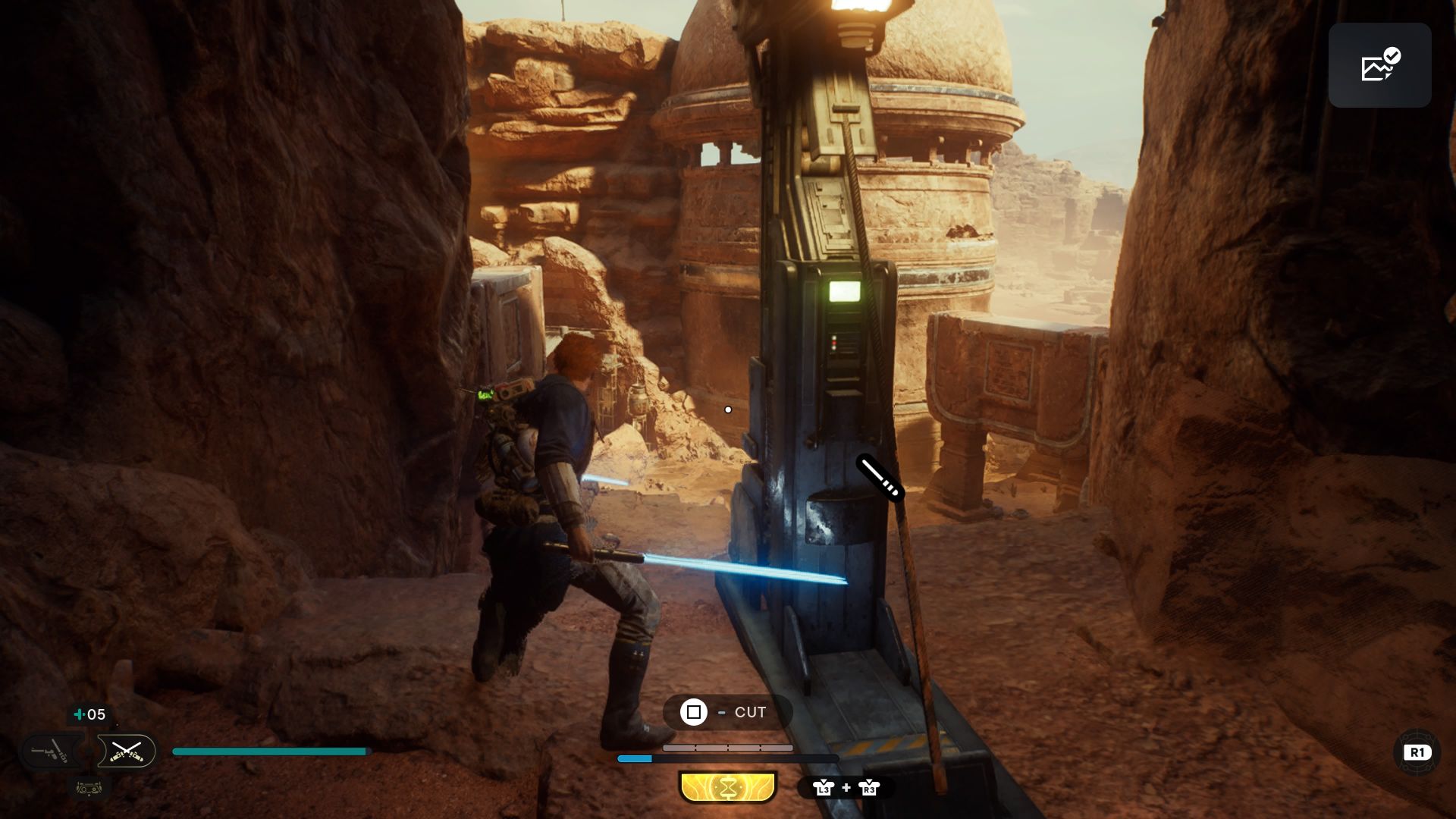This screenshot has height=819, width=1456.
Task: Select the yellow hourglass Slow ability icon
Action: 728,786
